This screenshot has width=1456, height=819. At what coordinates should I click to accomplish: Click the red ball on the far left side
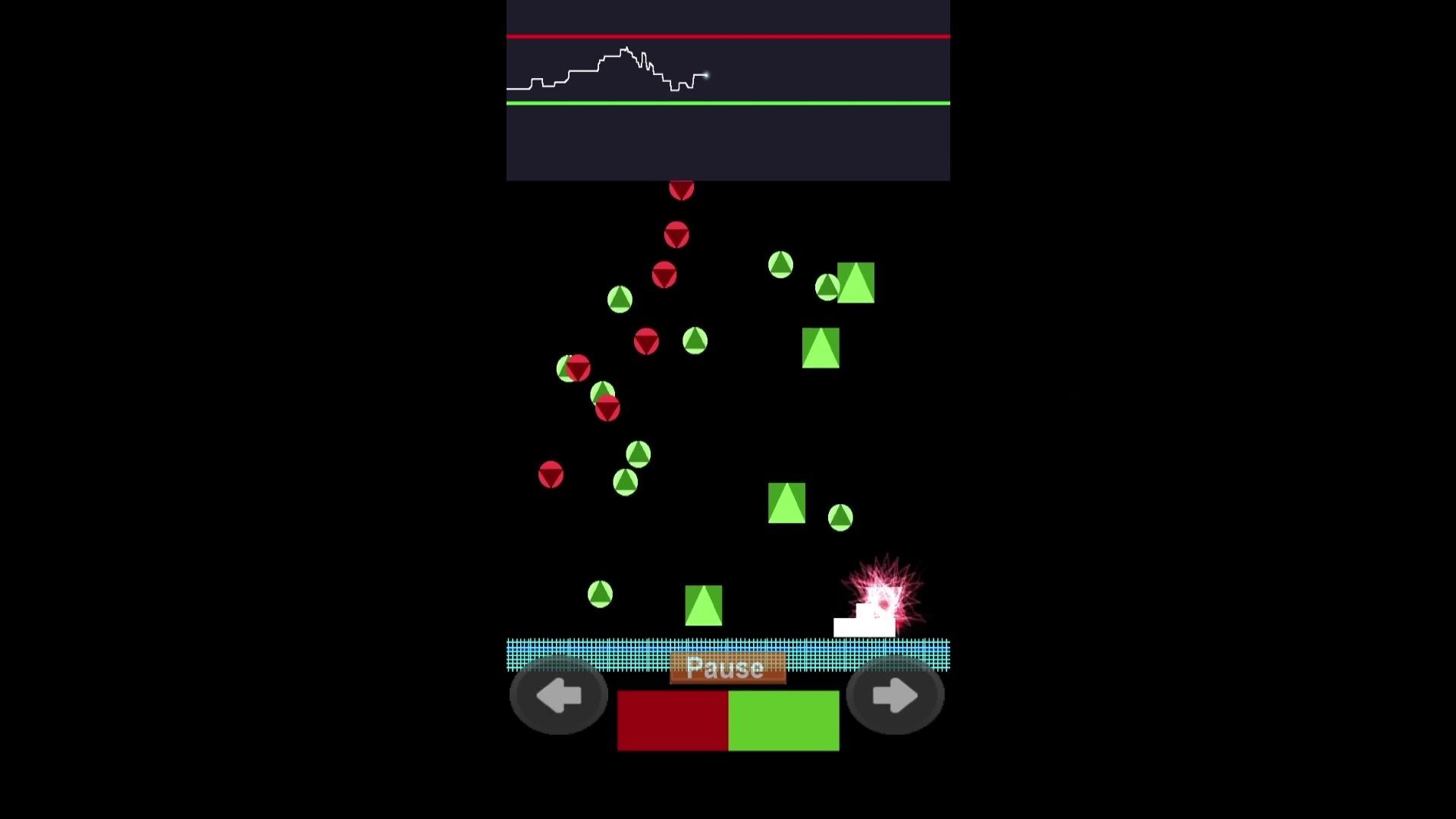pyautogui.click(x=551, y=474)
